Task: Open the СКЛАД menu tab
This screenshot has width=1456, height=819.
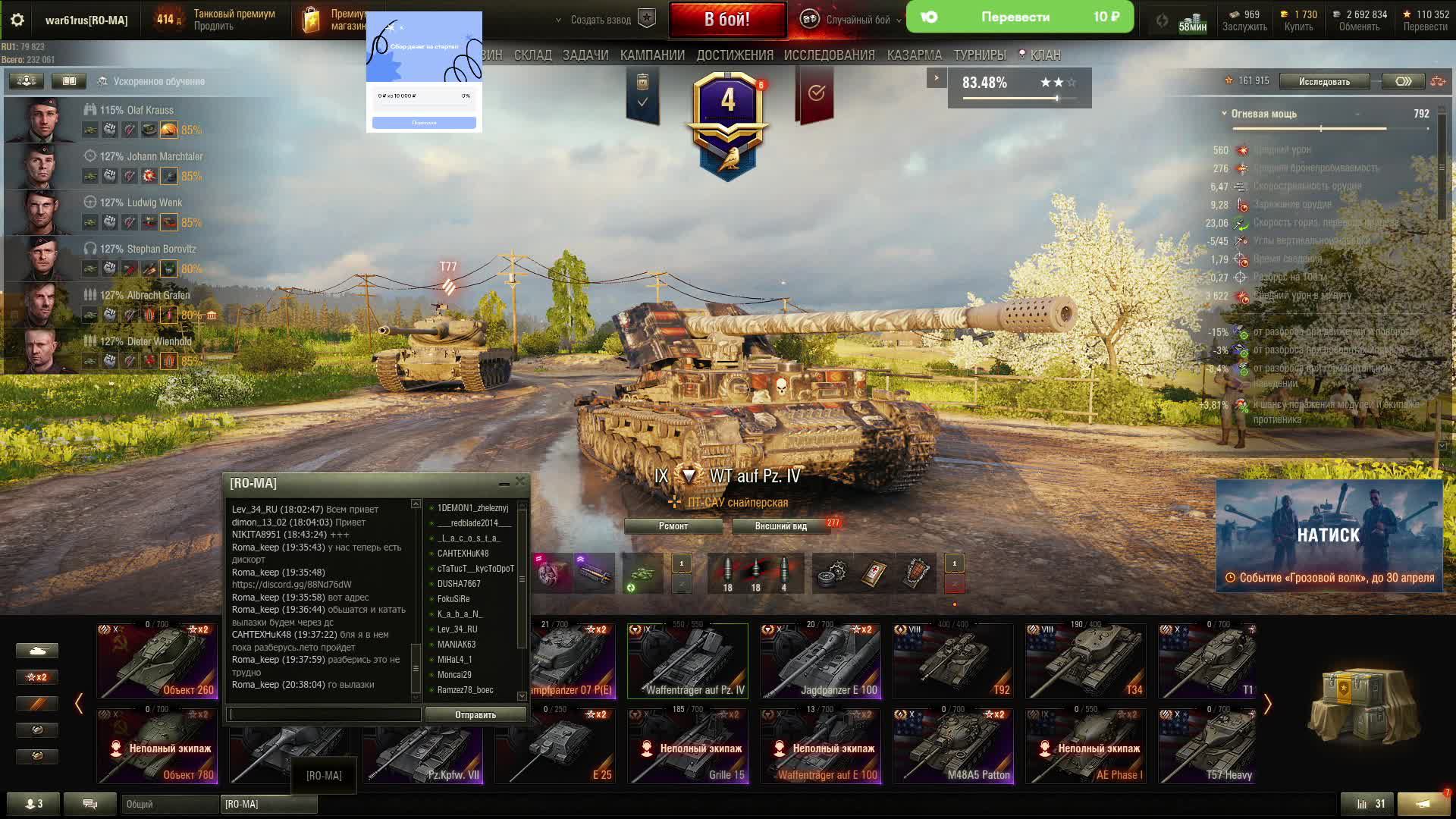Action: click(532, 55)
